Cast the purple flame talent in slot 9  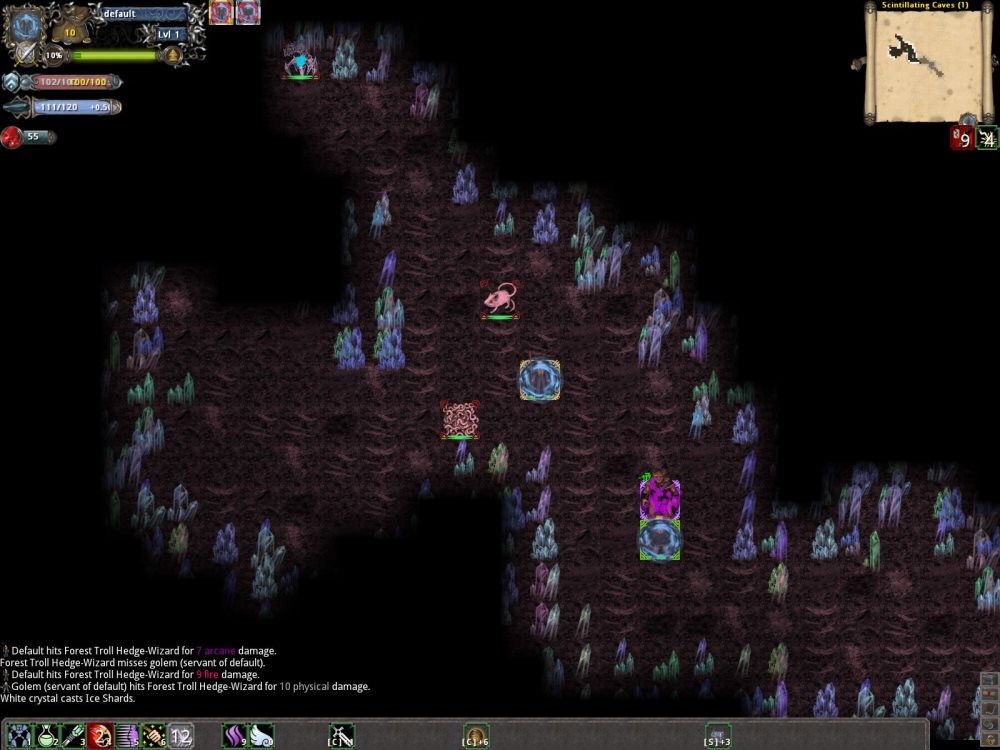pyautogui.click(x=234, y=738)
